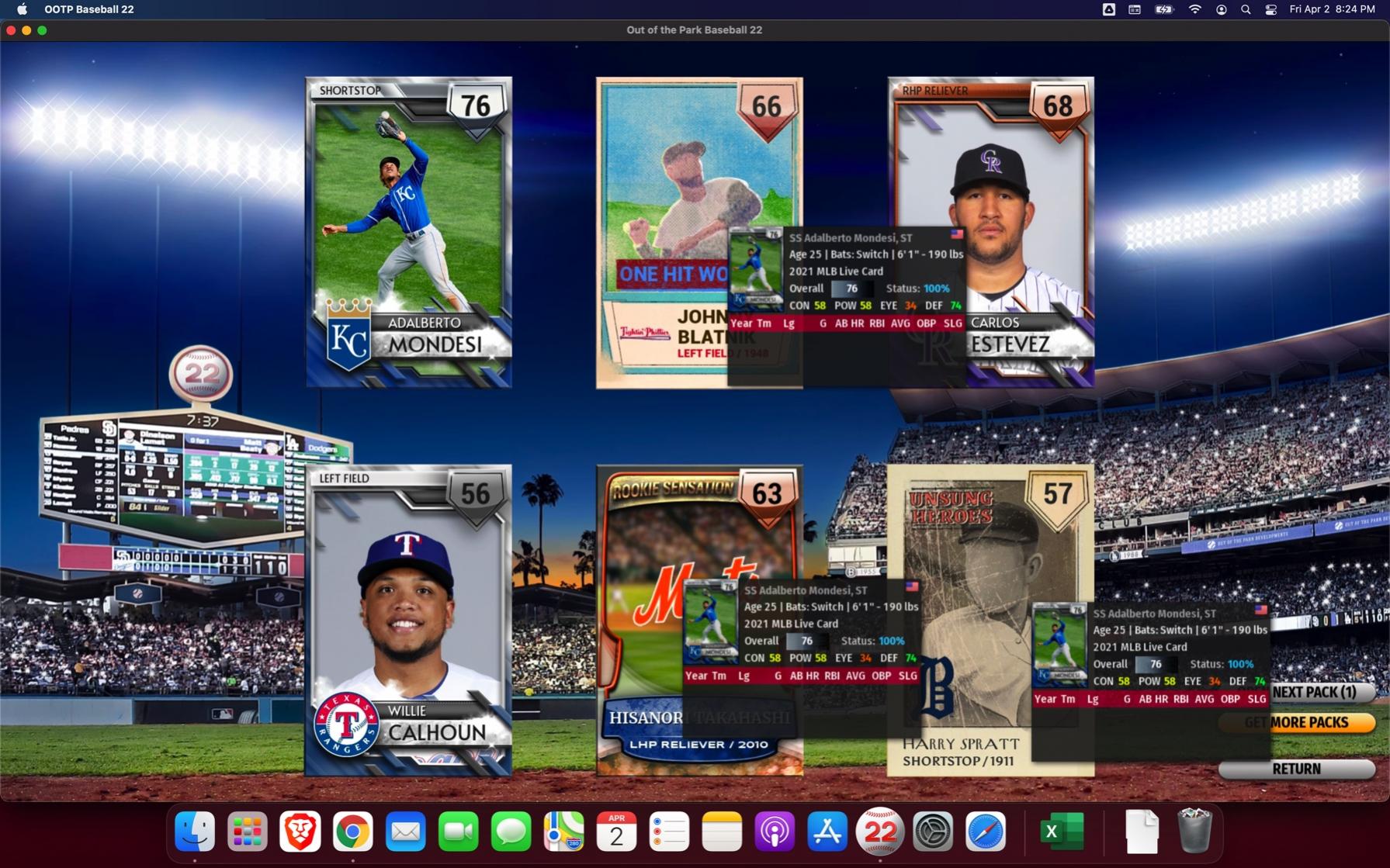The width and height of the screenshot is (1390, 868).
Task: Return to the previous screen
Action: 1297,769
